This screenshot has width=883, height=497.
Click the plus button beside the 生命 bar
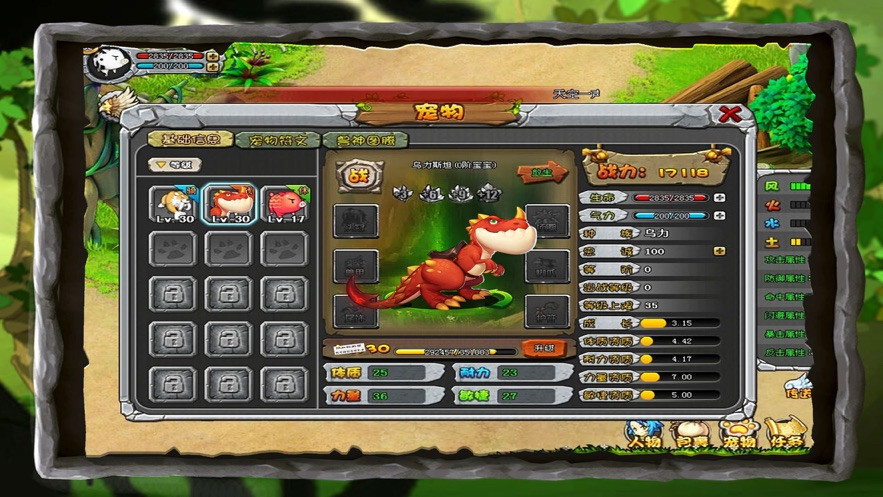tap(719, 198)
